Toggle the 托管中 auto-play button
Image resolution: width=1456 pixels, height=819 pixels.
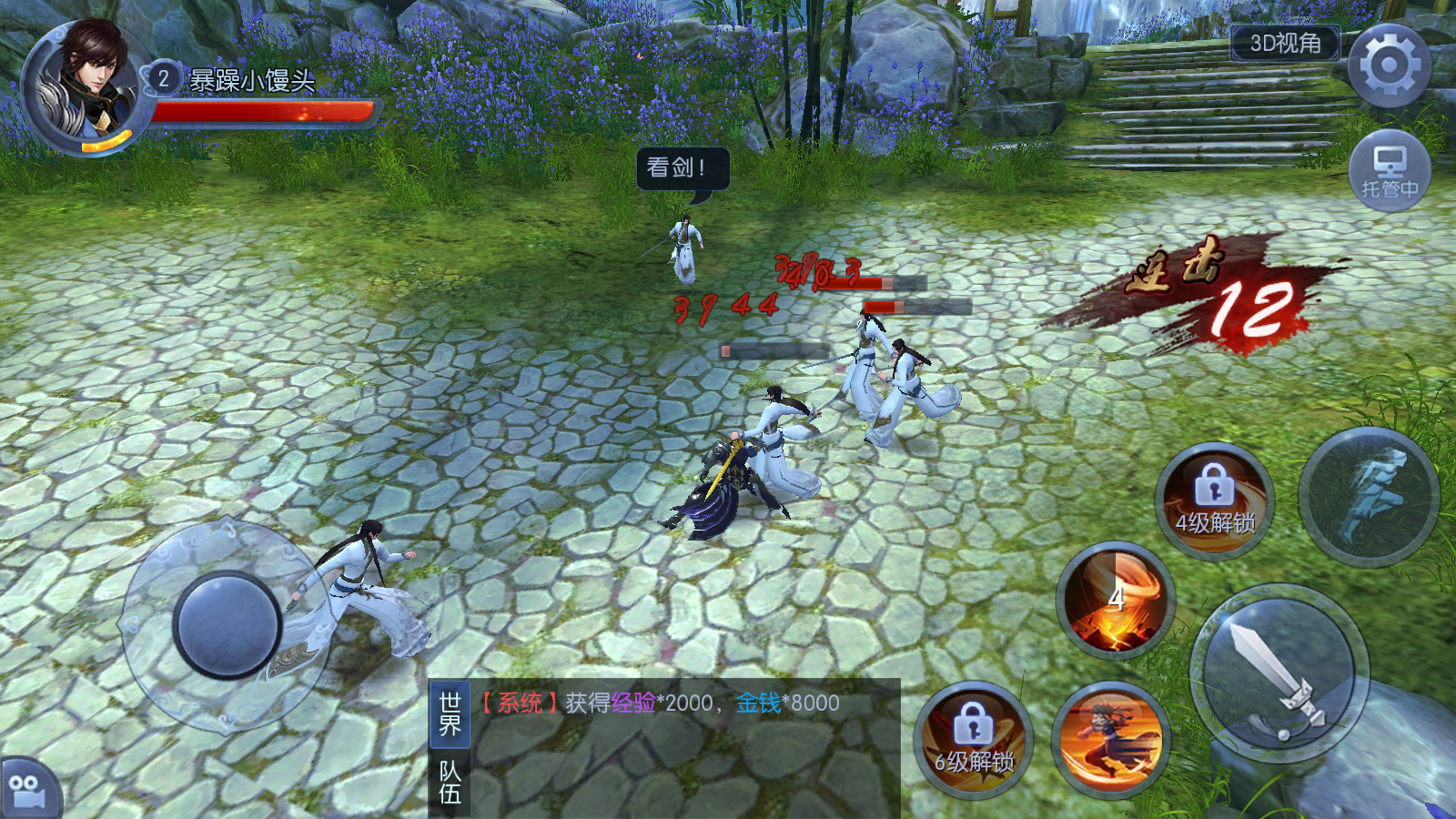pyautogui.click(x=1389, y=171)
